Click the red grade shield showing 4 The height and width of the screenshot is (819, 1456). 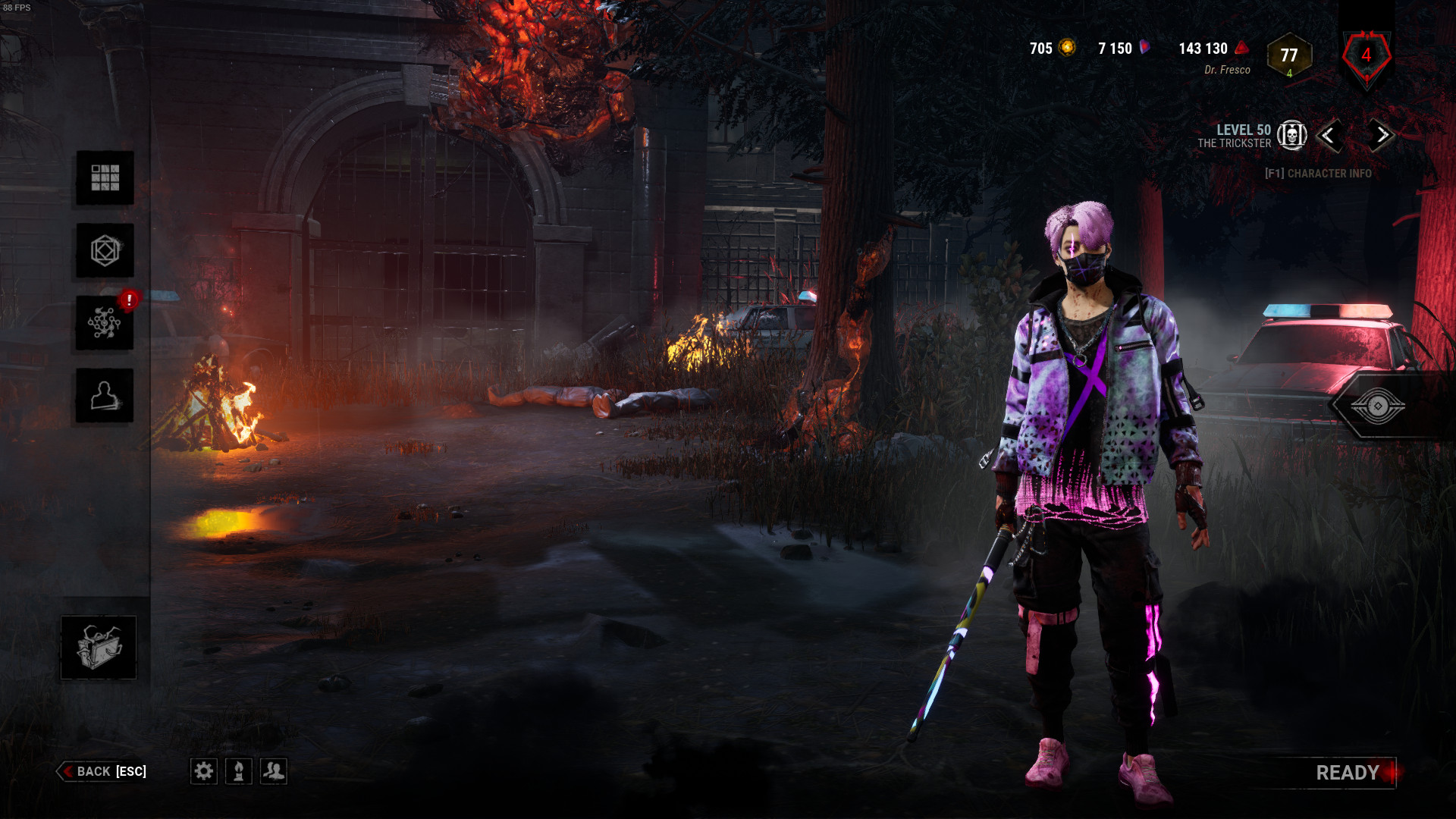pos(1367,55)
